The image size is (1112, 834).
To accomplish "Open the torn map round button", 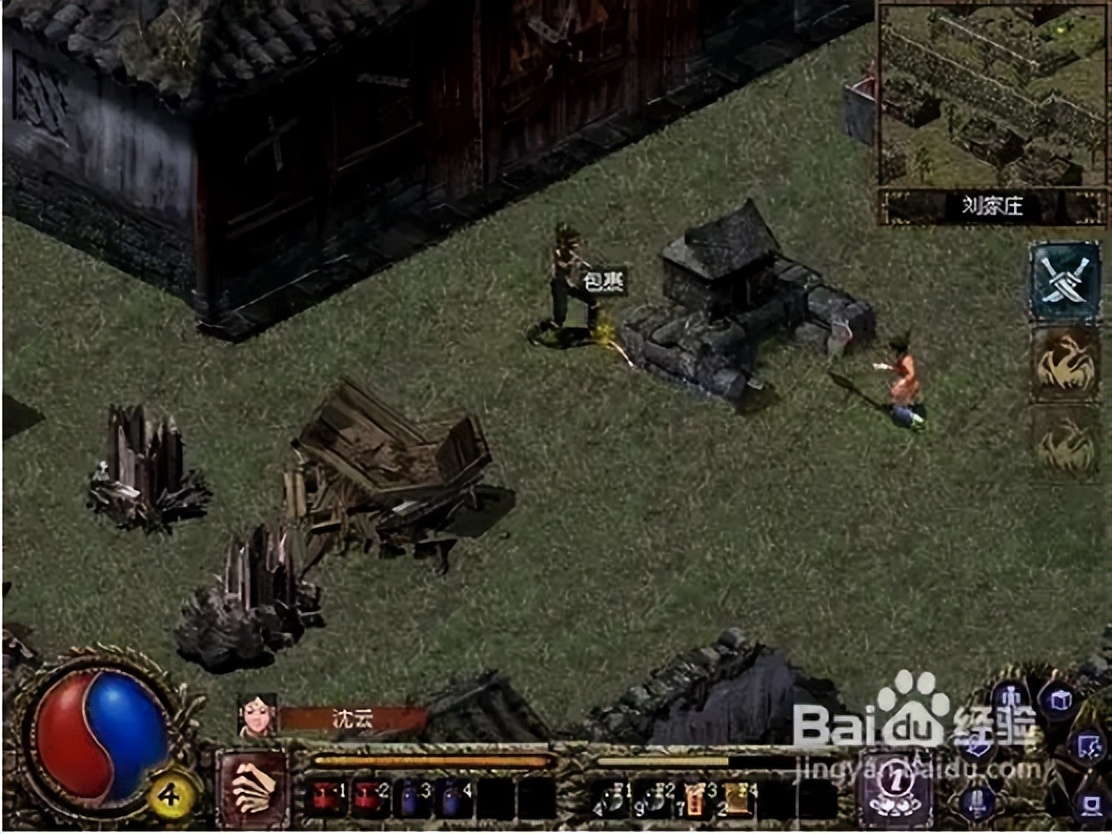I will 1086,746.
